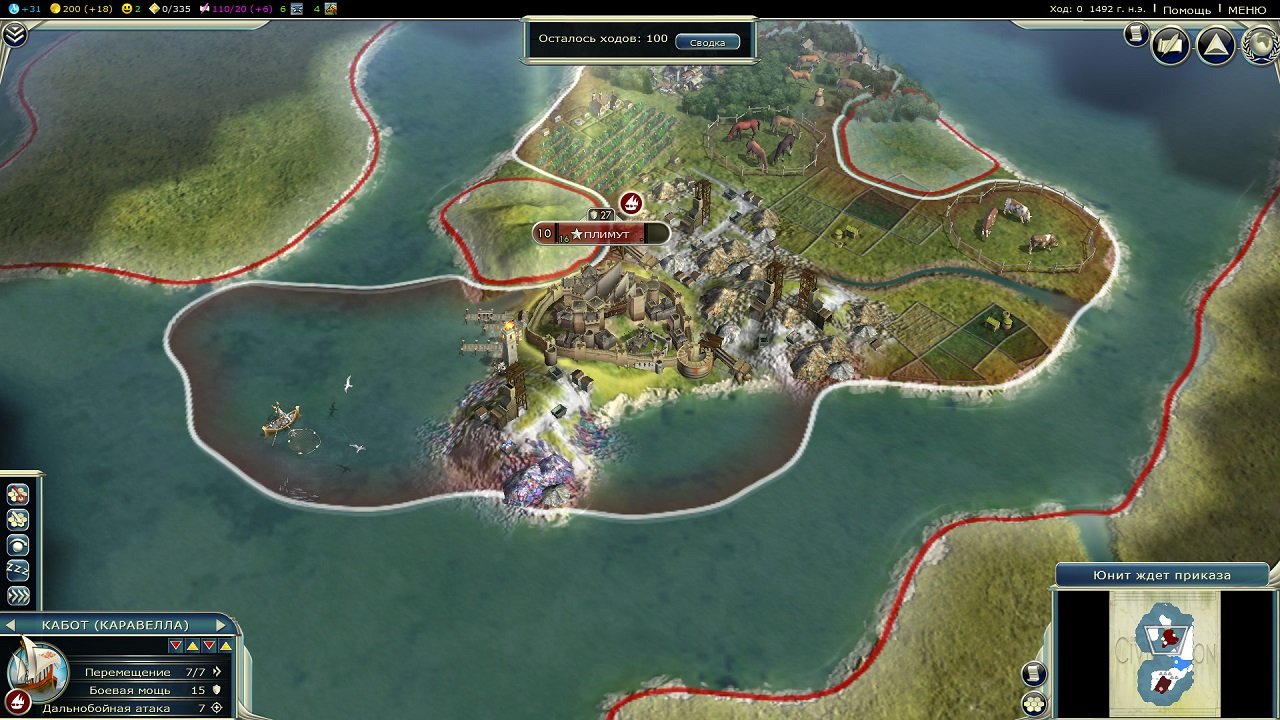Click the triangle advisor button near top right

[1214, 44]
